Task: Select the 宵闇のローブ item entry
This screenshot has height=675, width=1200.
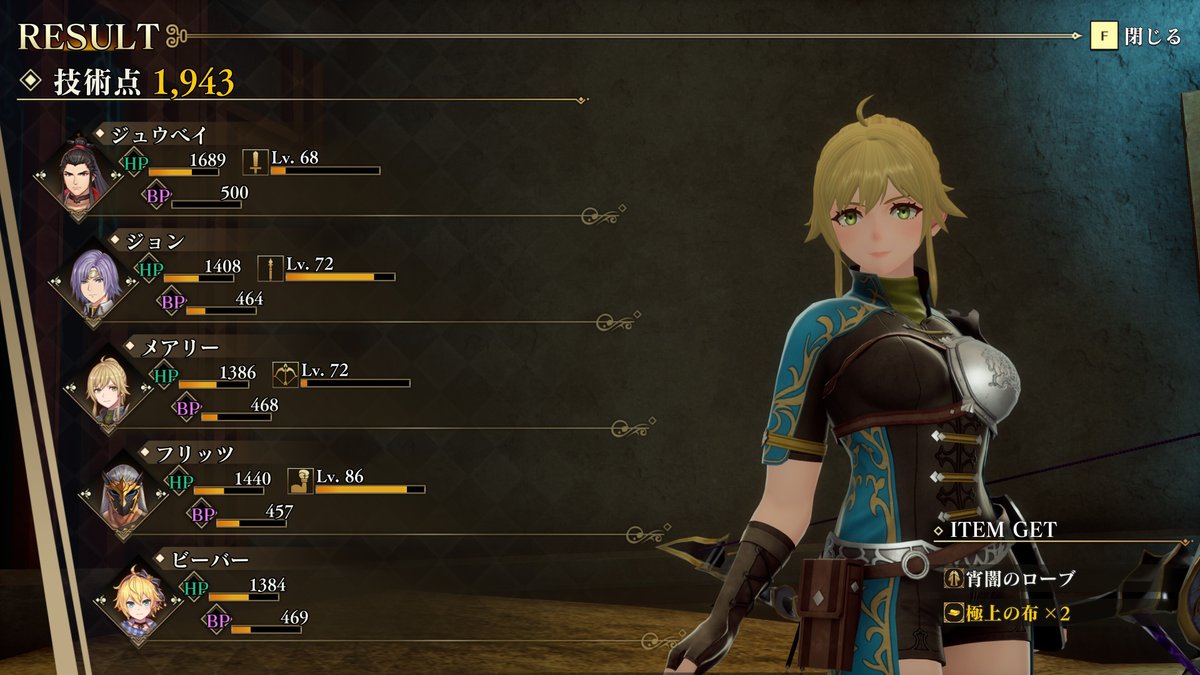Action: coord(1010,578)
